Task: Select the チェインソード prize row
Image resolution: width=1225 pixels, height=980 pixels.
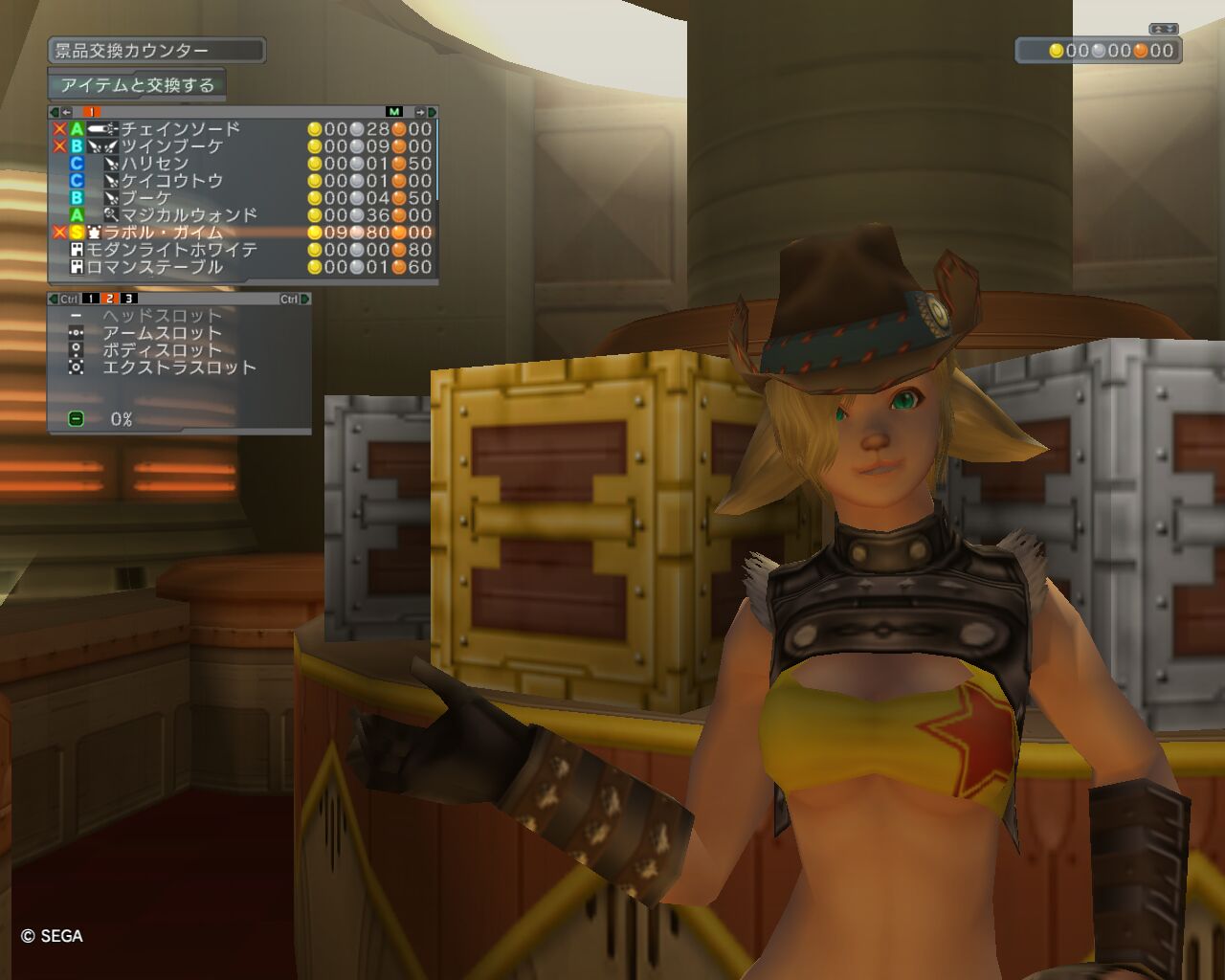Action: [x=180, y=129]
